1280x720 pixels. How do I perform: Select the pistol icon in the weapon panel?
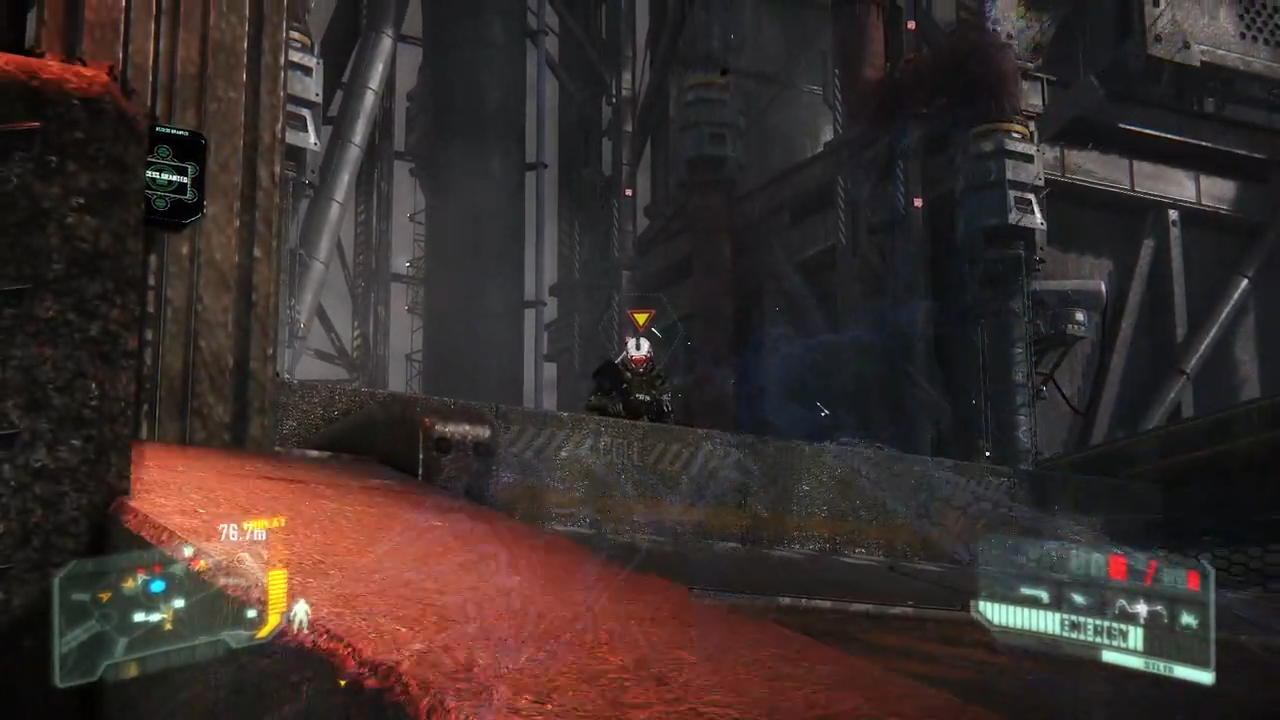pyautogui.click(x=1035, y=594)
